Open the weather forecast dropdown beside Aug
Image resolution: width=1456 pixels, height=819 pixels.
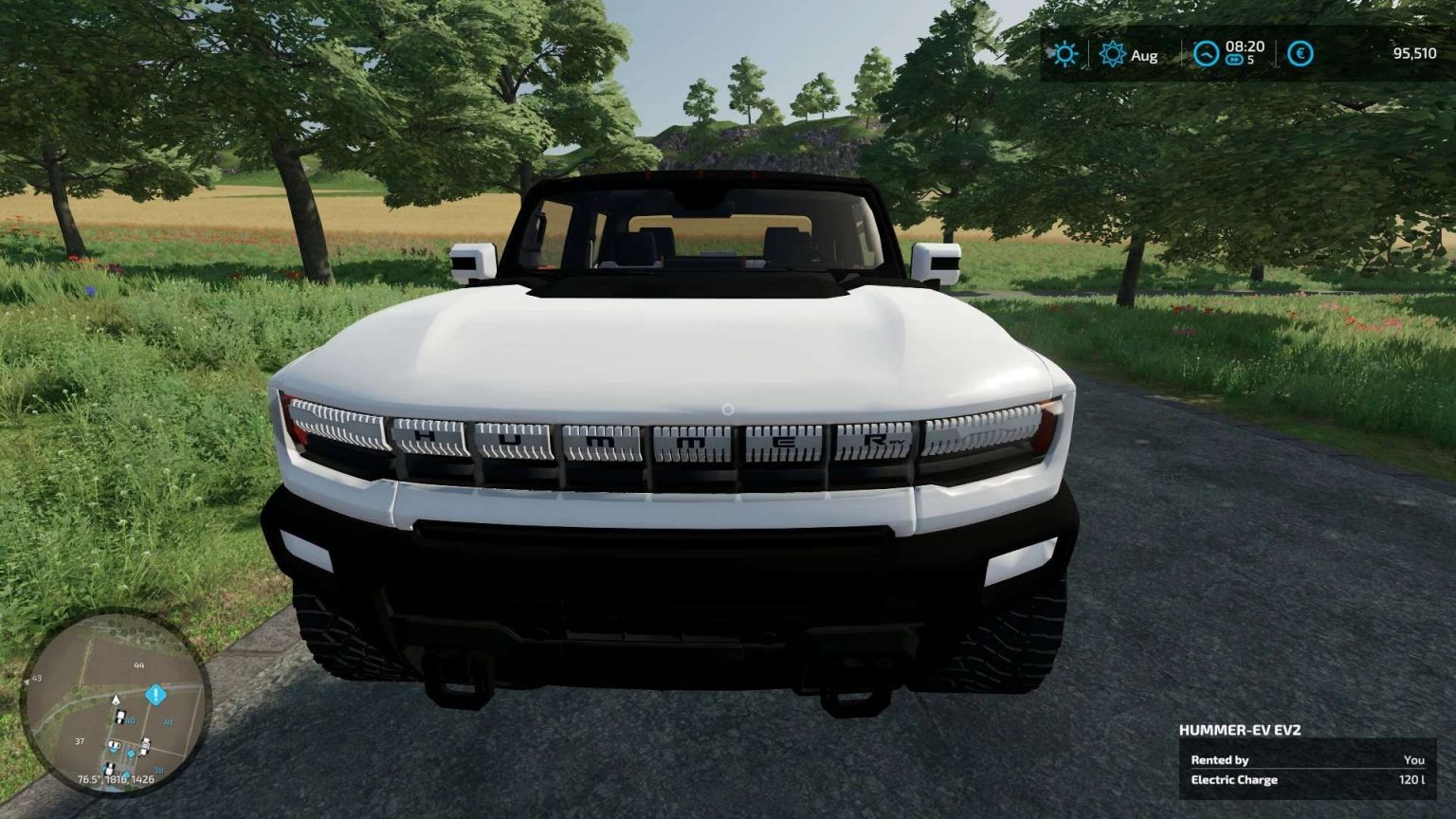1112,54
